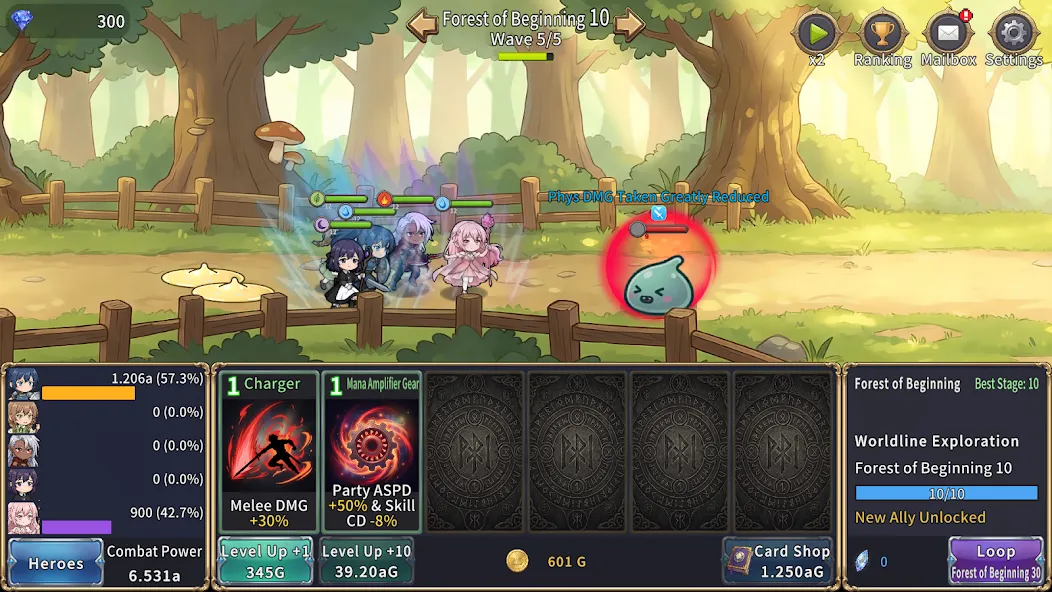Select the Charger card
1052x592 pixels.
pyautogui.click(x=269, y=452)
